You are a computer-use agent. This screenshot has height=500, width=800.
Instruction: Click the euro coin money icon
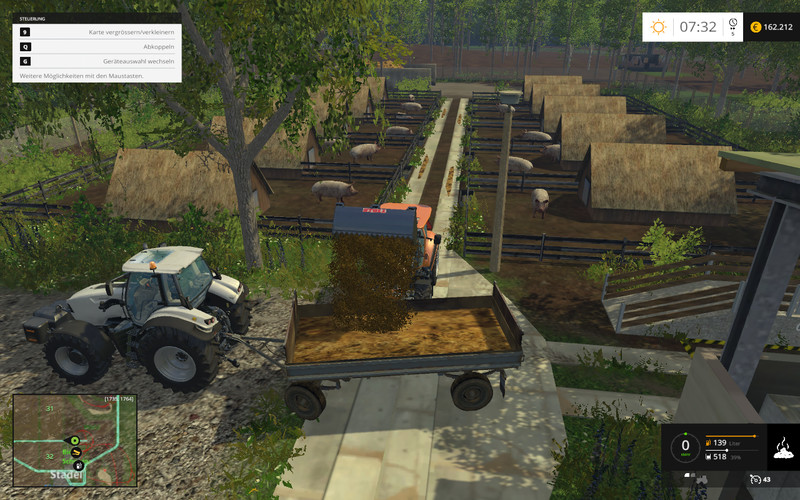(756, 27)
